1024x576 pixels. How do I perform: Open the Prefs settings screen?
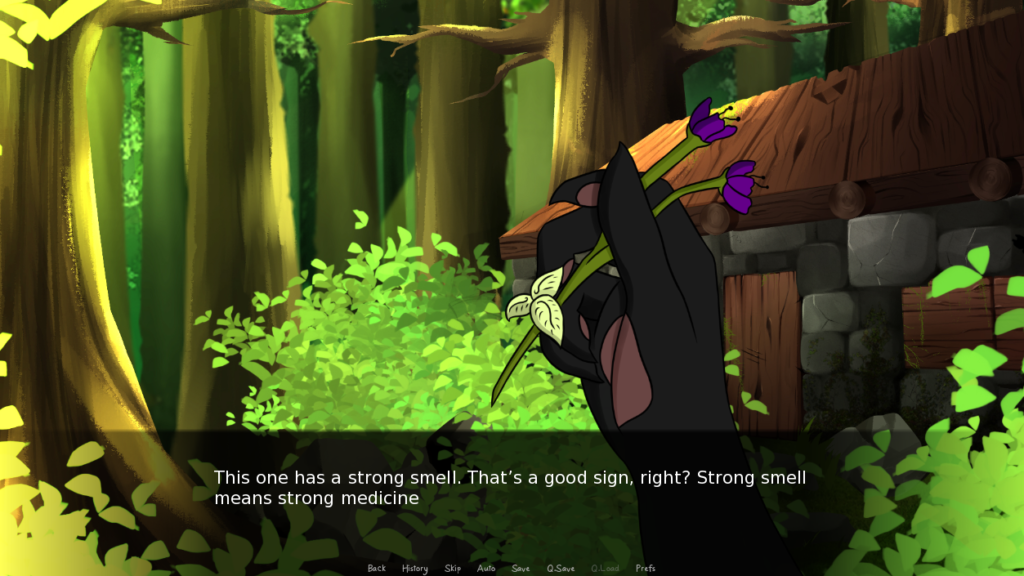point(646,568)
